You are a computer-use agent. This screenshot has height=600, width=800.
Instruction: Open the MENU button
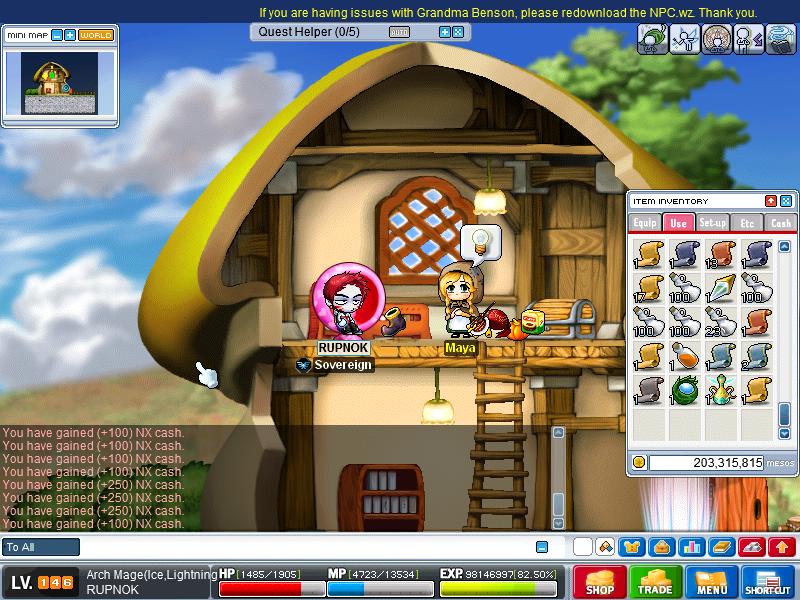[711, 582]
